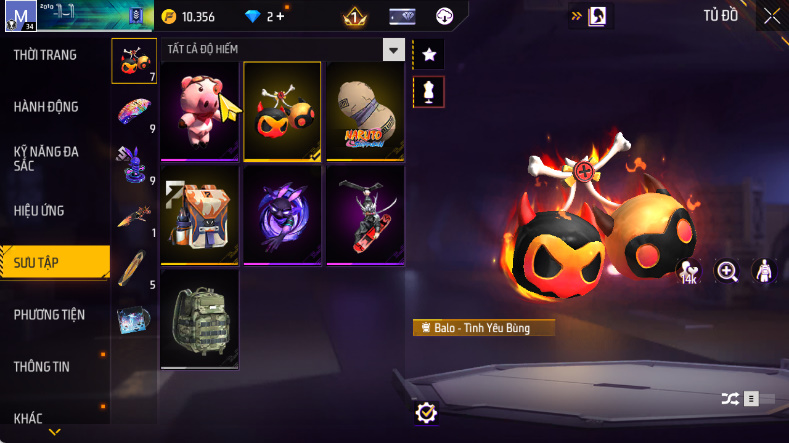This screenshot has width=789, height=443.
Task: Zoom in on the backpack preview
Action: click(x=727, y=271)
